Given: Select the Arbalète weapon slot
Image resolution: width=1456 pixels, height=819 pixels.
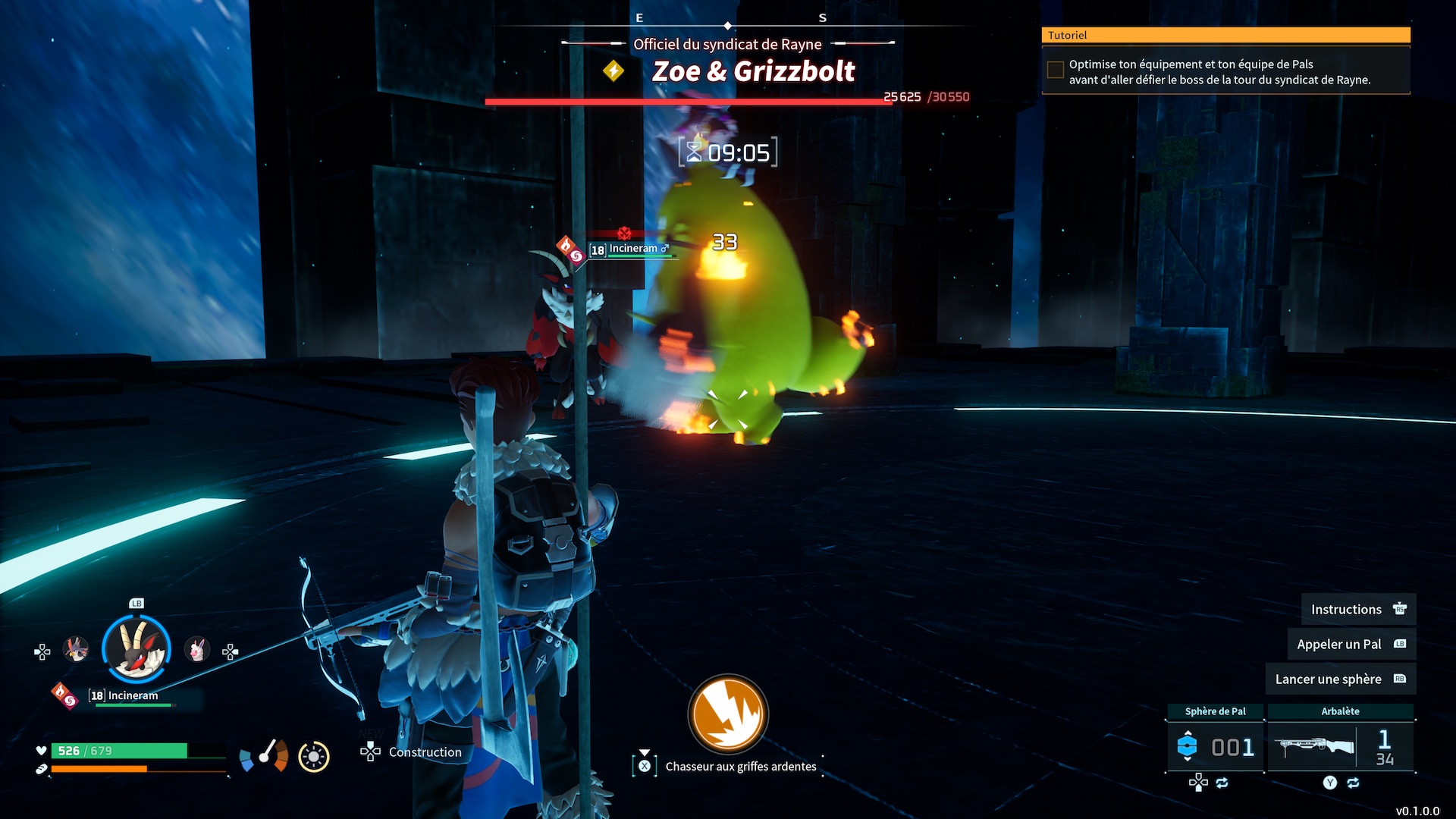Looking at the screenshot, I should (x=1340, y=747).
